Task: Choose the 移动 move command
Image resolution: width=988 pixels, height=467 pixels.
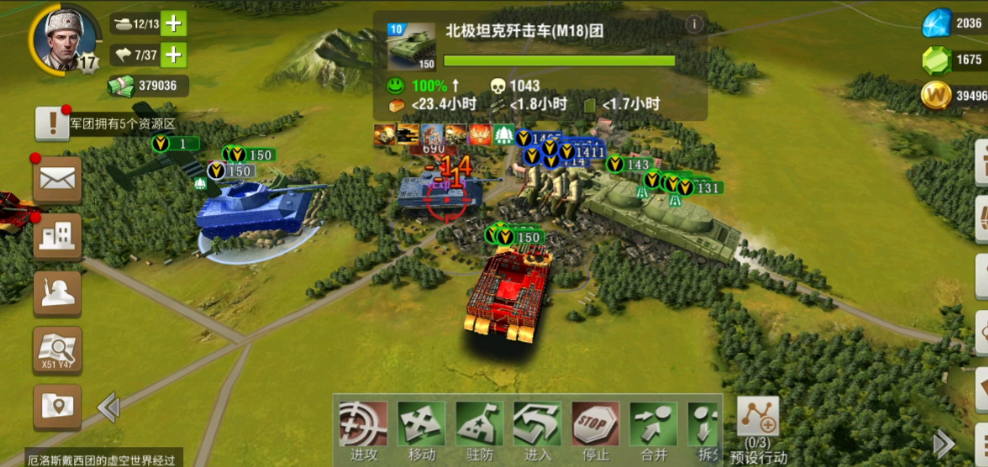Action: 421,428
